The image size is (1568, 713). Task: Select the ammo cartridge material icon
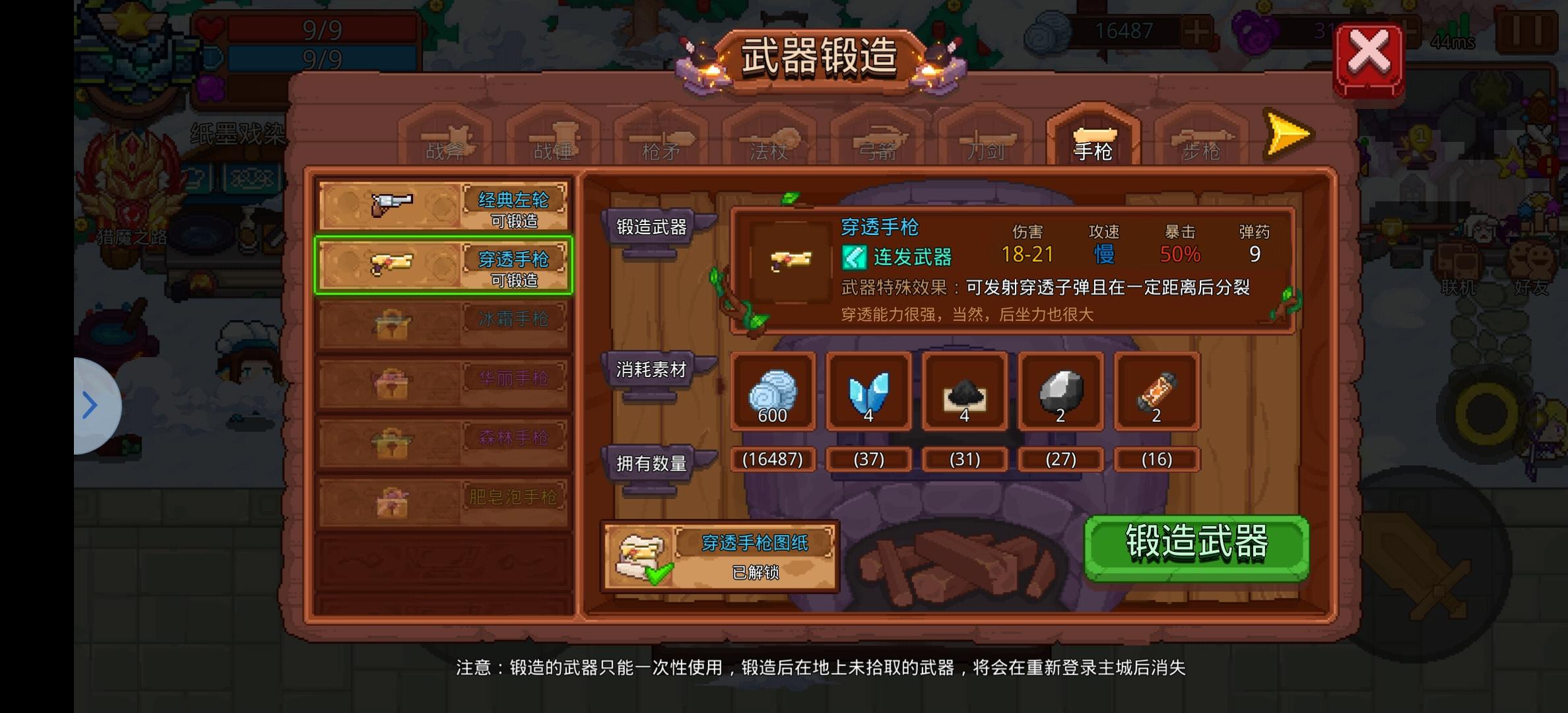click(x=1156, y=393)
